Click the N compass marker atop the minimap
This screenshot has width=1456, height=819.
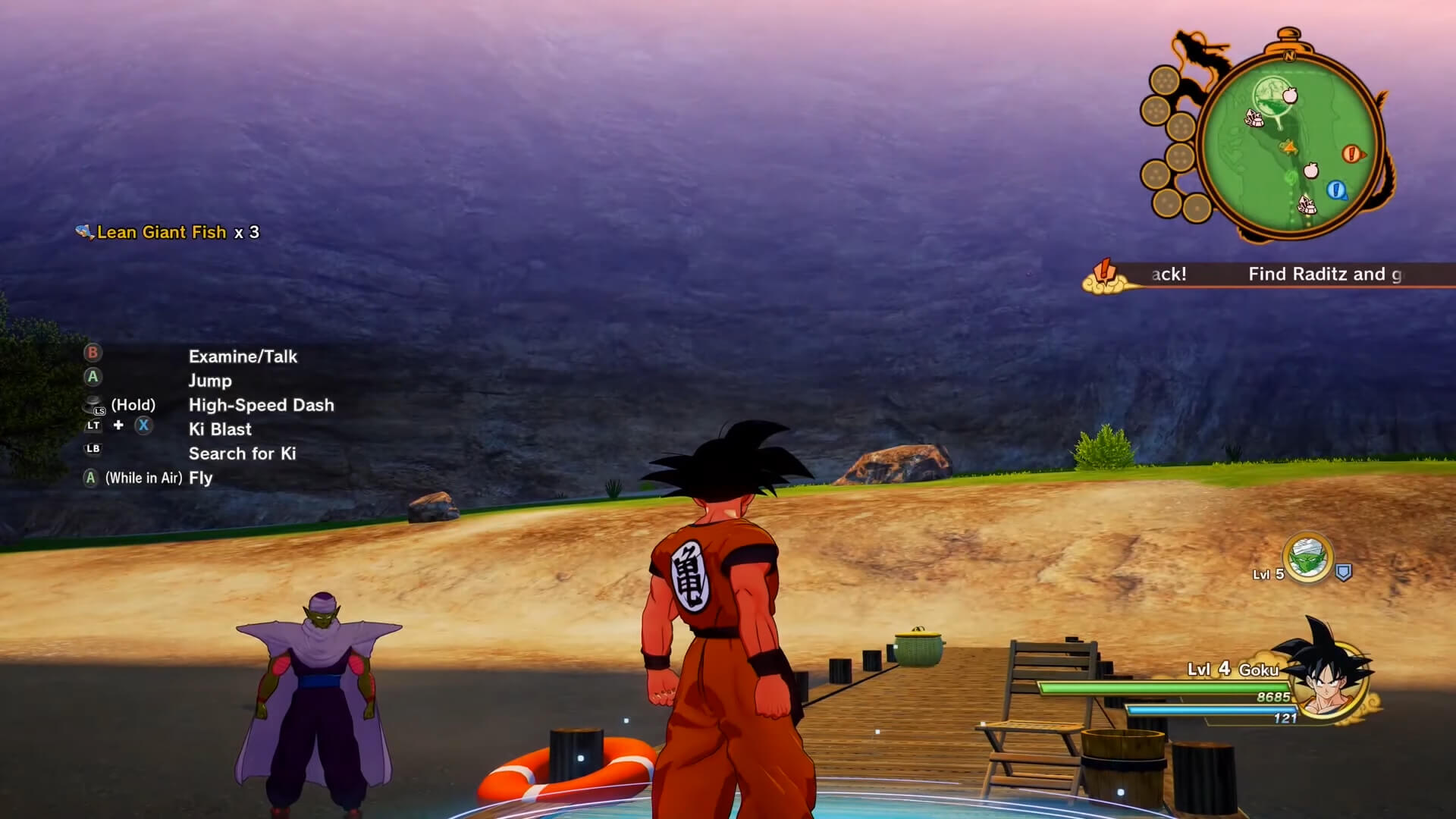click(x=1289, y=55)
